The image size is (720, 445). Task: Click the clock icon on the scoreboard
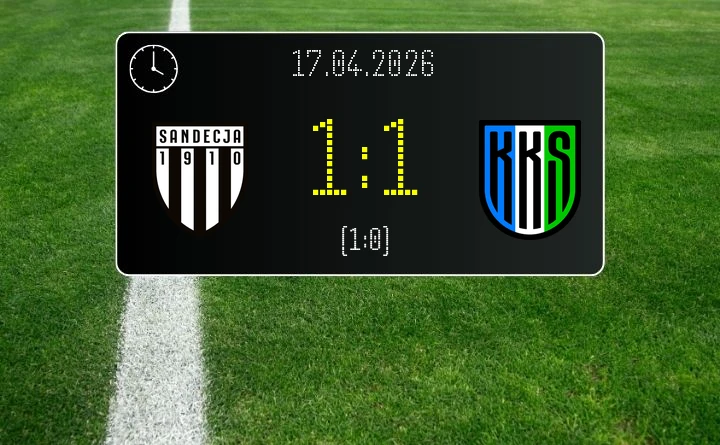tap(154, 67)
